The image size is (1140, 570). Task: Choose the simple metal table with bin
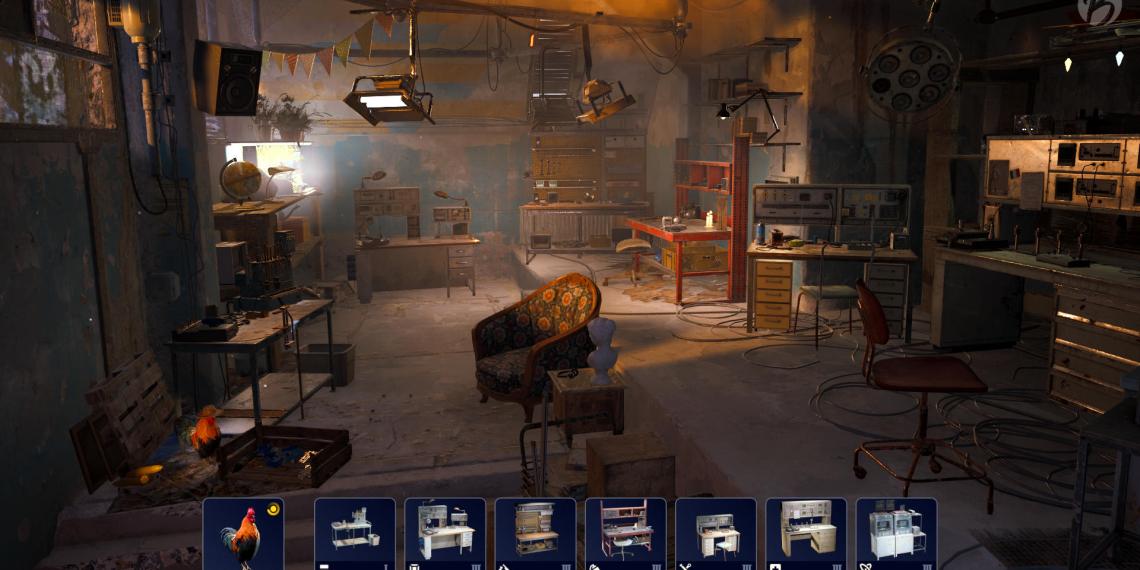click(355, 532)
